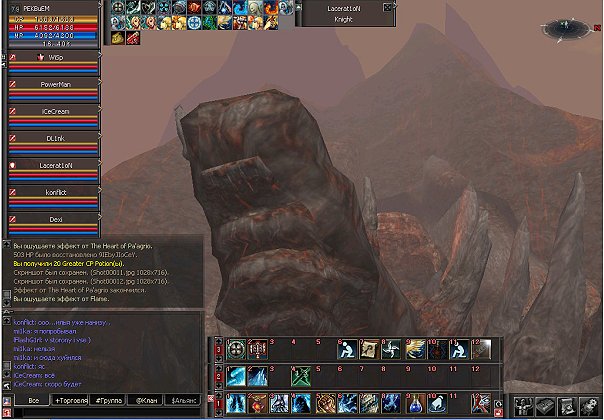The height and width of the screenshot is (420, 604).
Task: Switch to the #Группа party chat tab
Action: point(105,400)
